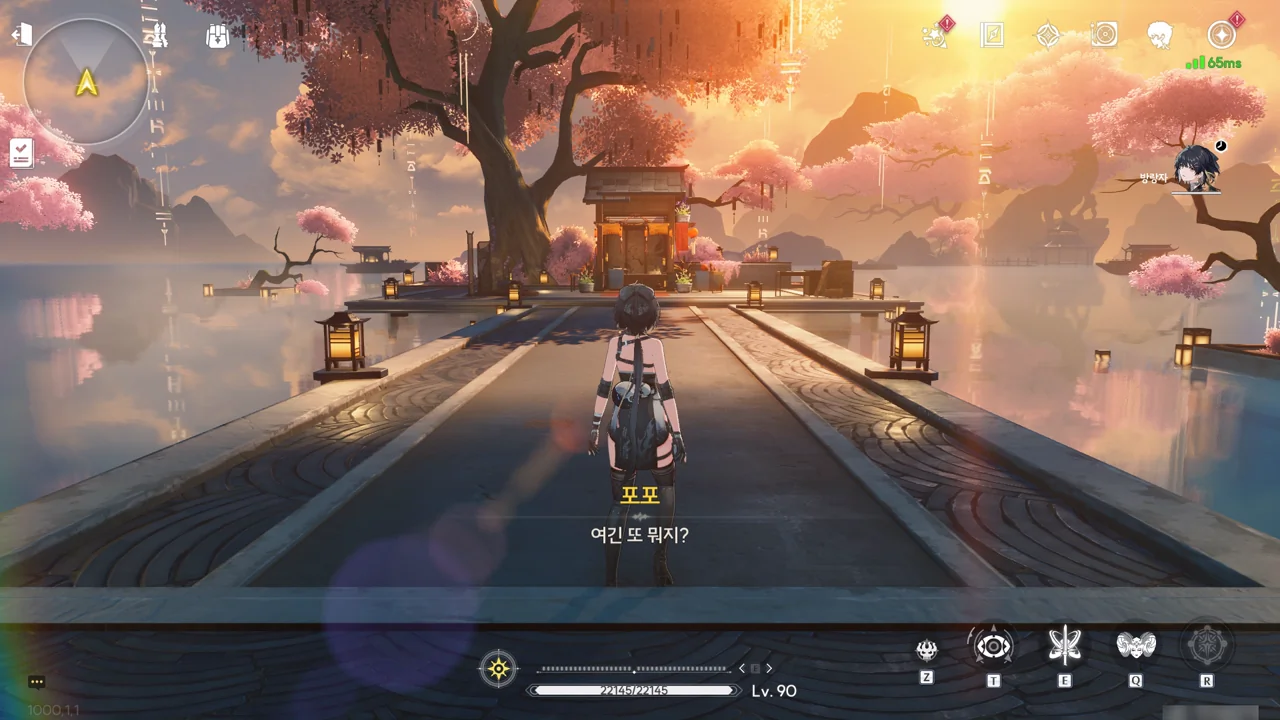Open the character head profile icon
This screenshot has height=720, width=1280.
pyautogui.click(x=1160, y=35)
